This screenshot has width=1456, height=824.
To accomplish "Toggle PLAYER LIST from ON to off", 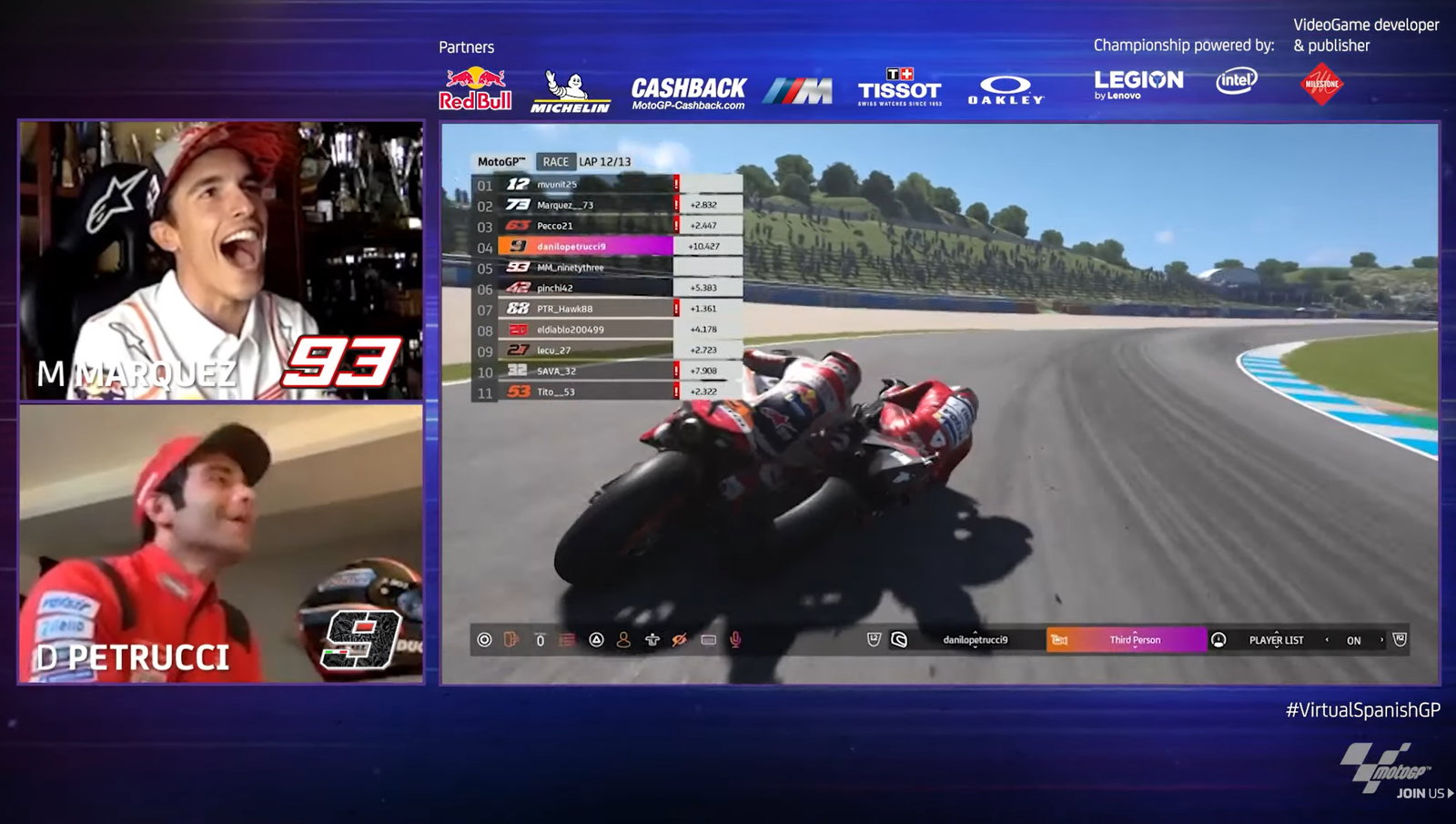I will point(1355,640).
